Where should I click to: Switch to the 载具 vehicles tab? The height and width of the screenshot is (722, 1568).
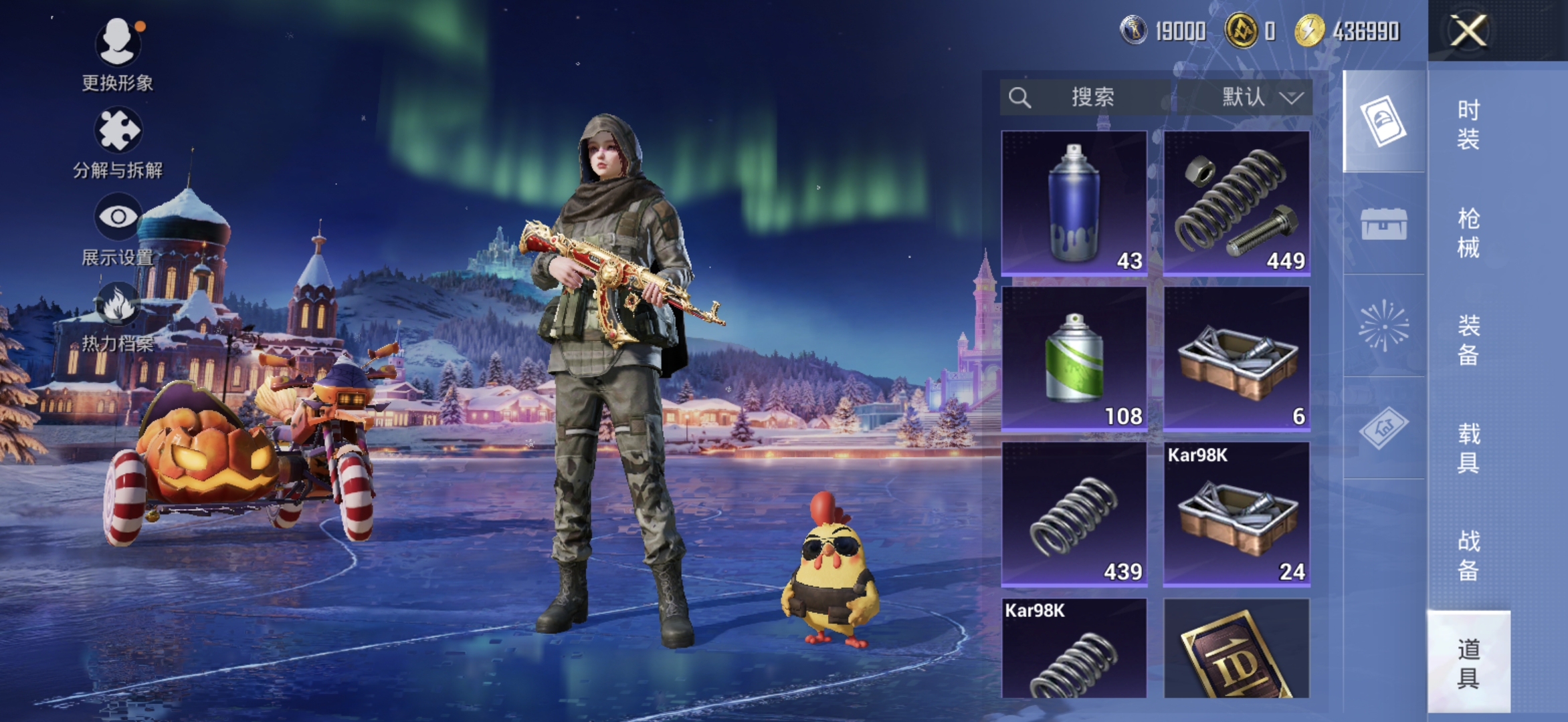1468,448
